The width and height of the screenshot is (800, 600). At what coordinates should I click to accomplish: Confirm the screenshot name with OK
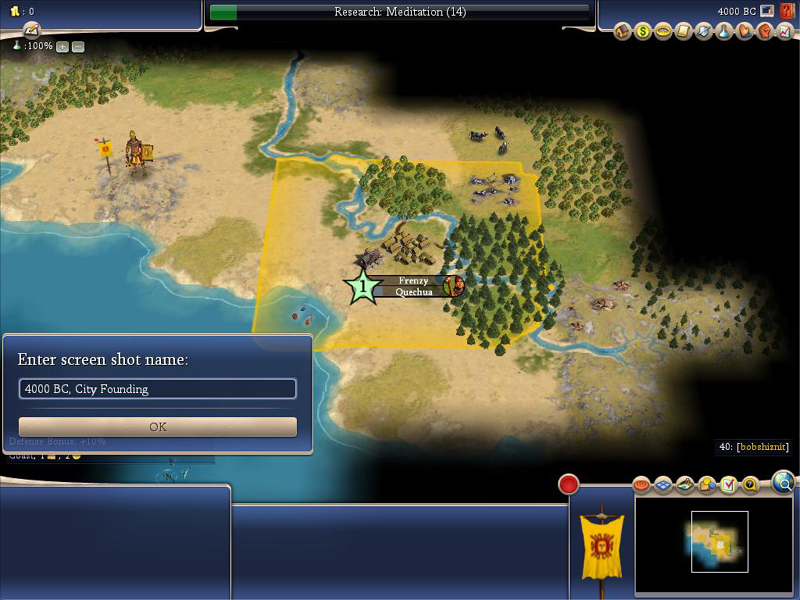point(158,427)
